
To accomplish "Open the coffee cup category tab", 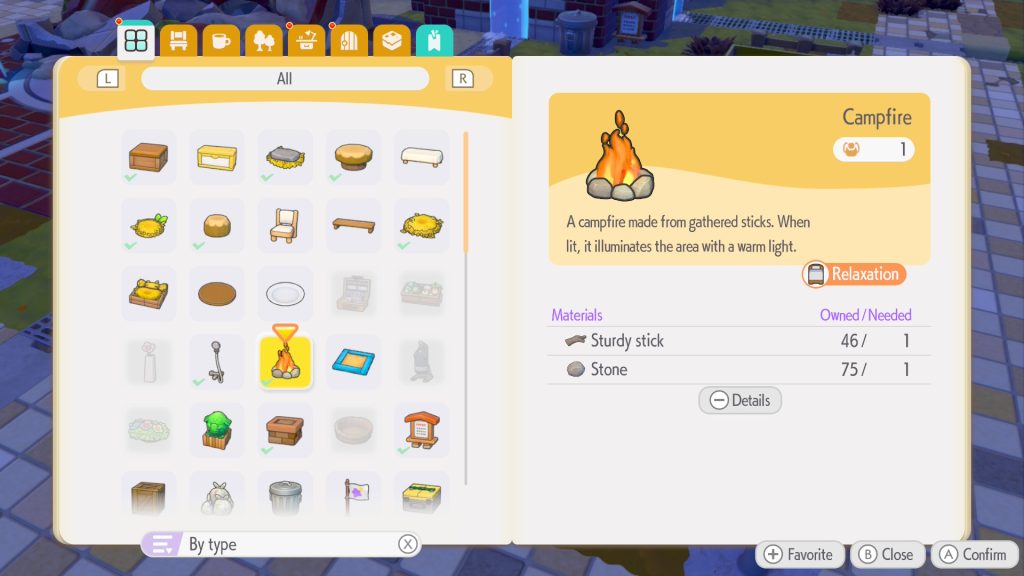I will 221,41.
